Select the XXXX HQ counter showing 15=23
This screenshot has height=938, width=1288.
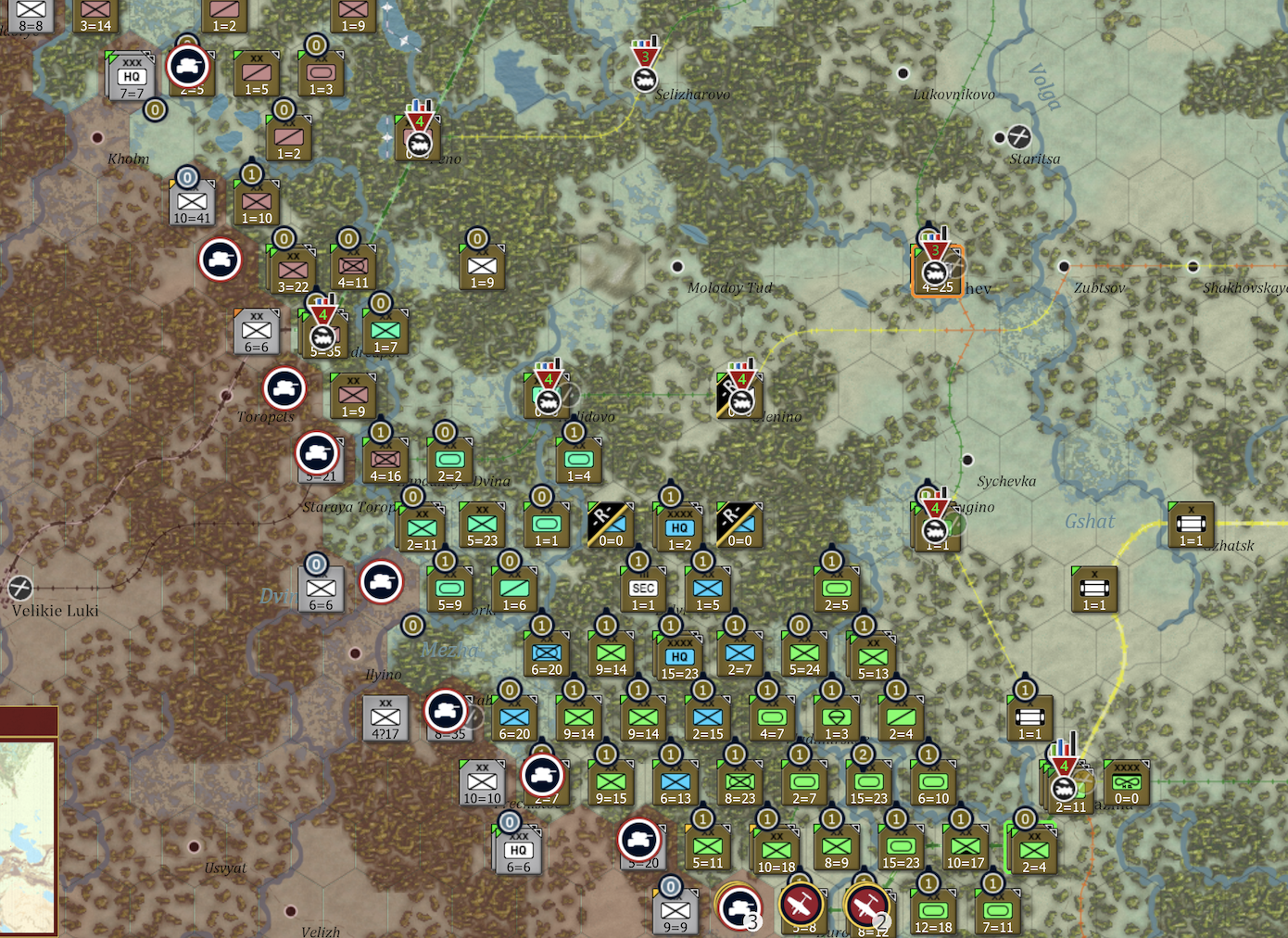click(x=677, y=654)
